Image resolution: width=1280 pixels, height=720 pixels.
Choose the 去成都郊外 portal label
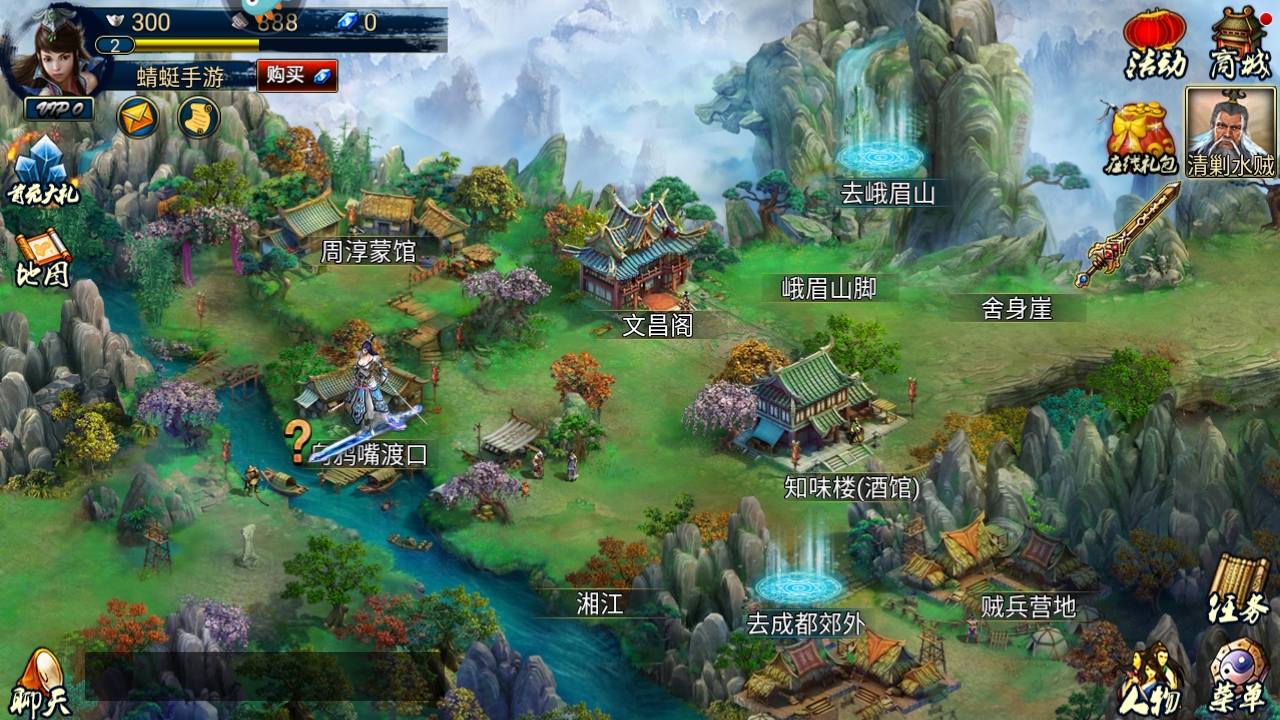806,624
